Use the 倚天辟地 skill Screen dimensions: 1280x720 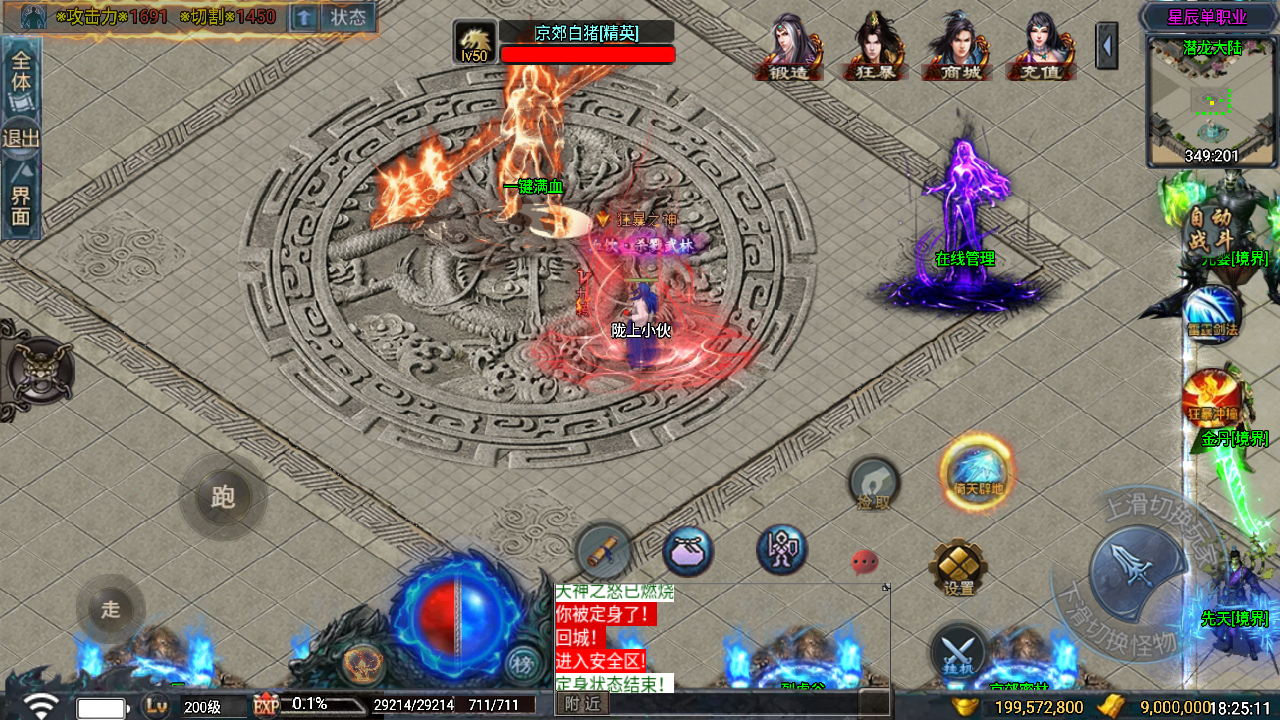click(977, 471)
